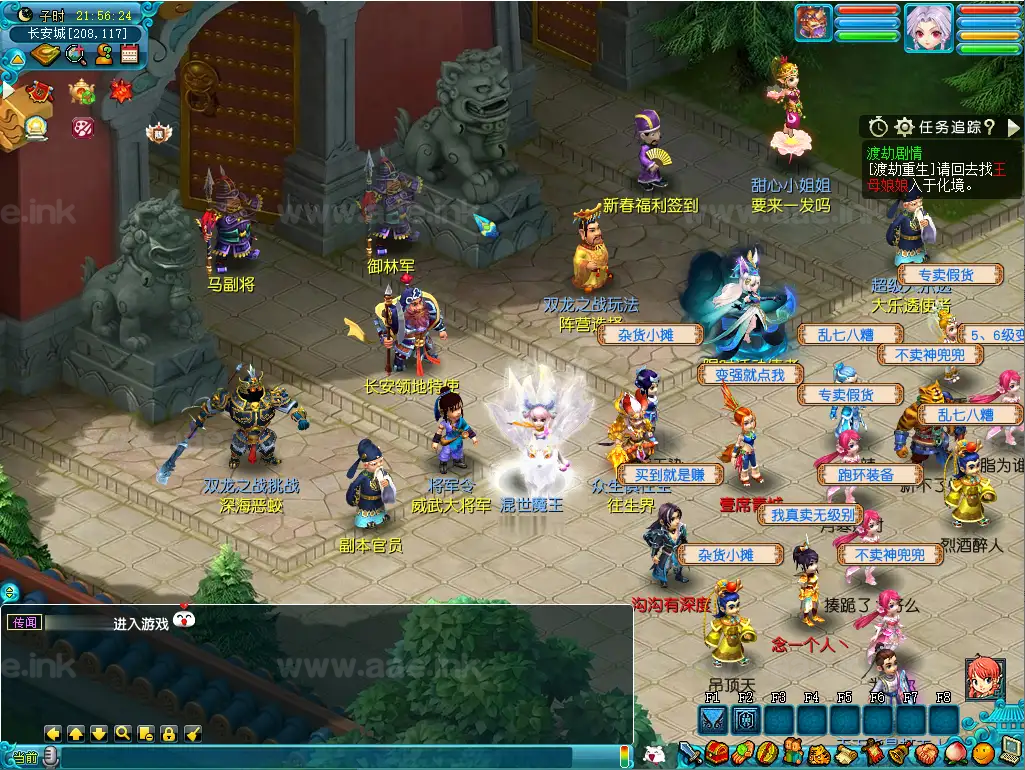Clear chat with the broom button
The height and width of the screenshot is (770, 1025).
(x=193, y=733)
